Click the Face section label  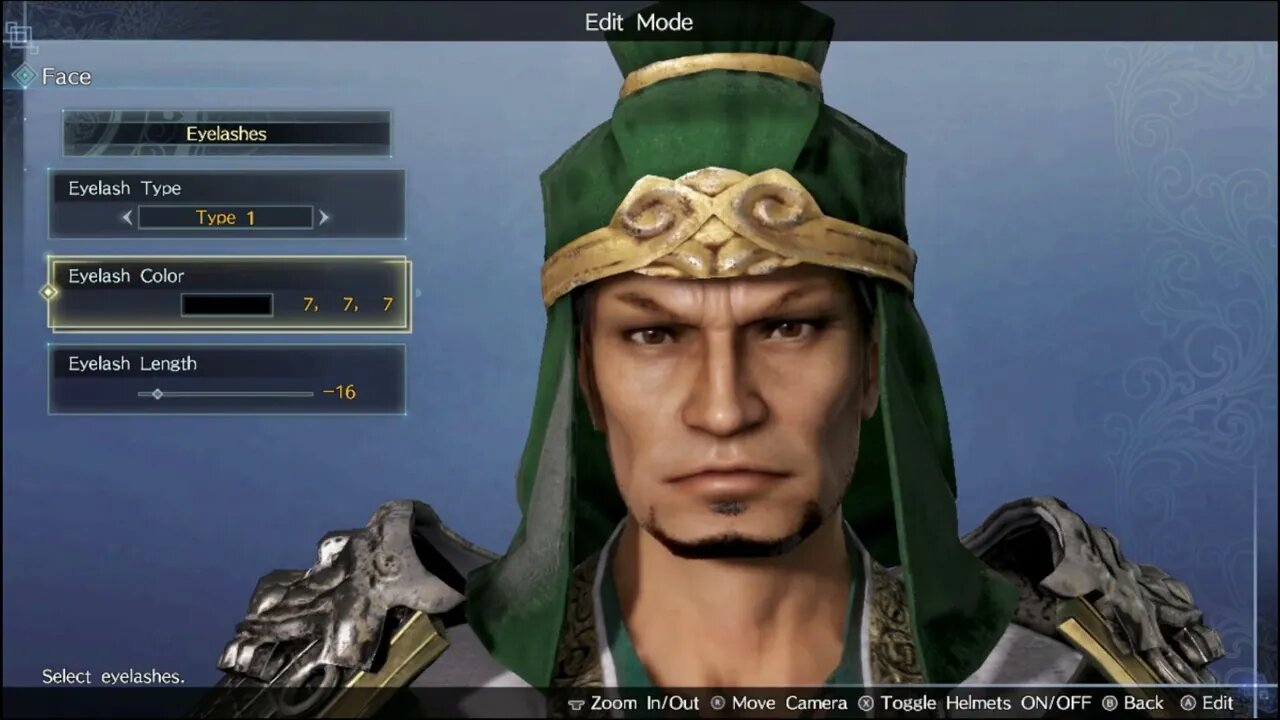click(x=65, y=76)
